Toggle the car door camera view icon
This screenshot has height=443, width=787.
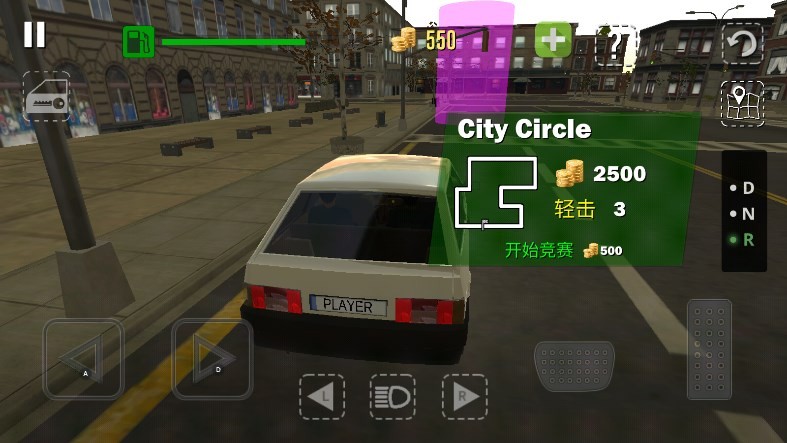[x=47, y=96]
